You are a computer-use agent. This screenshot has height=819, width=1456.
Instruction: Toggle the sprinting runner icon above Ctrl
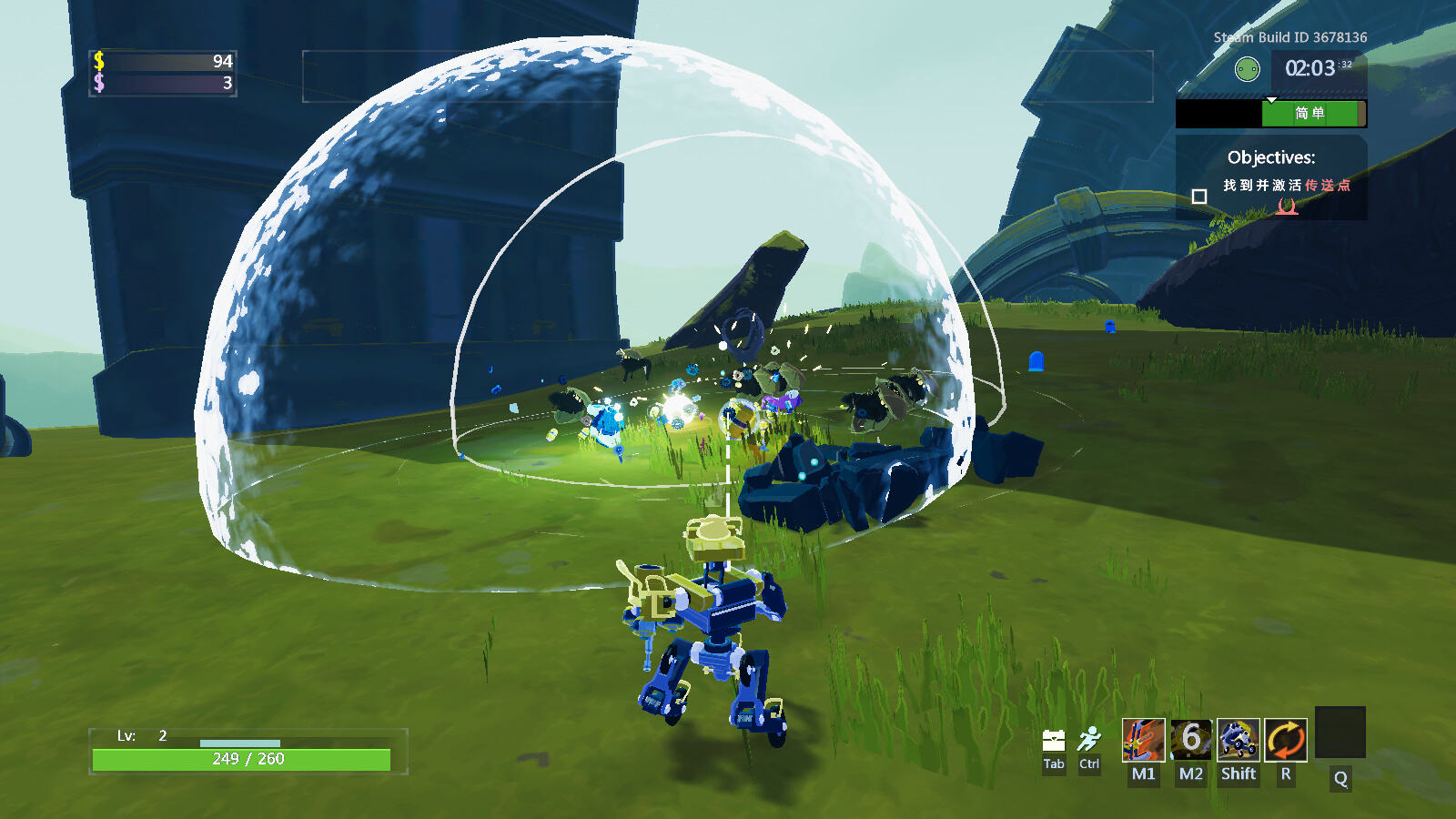[x=1089, y=738]
